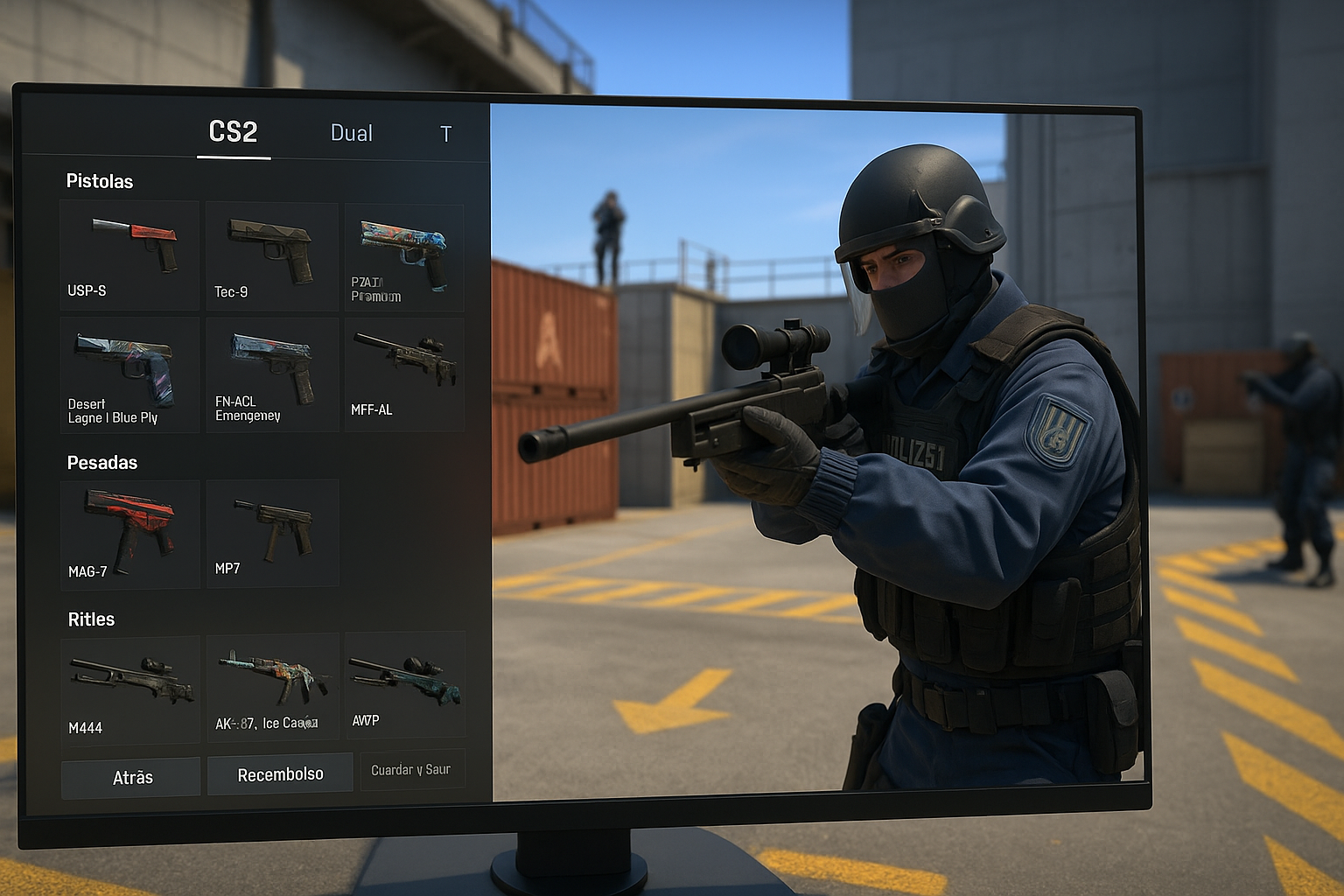
Task: Click the Cuardar y Saur button
Action: click(411, 769)
